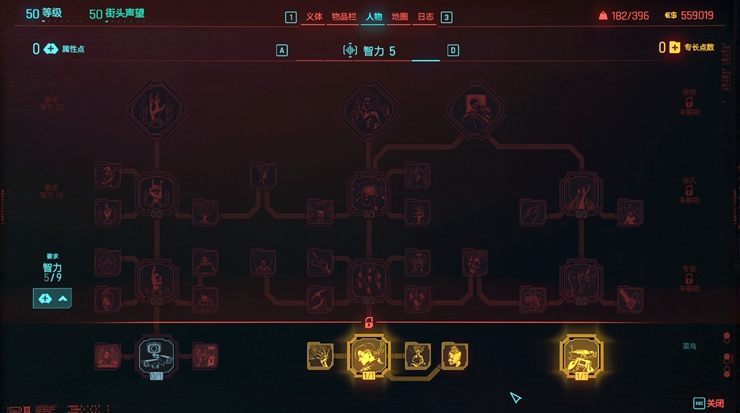Show the 日志 tab
The width and height of the screenshot is (740, 413).
[x=426, y=16]
